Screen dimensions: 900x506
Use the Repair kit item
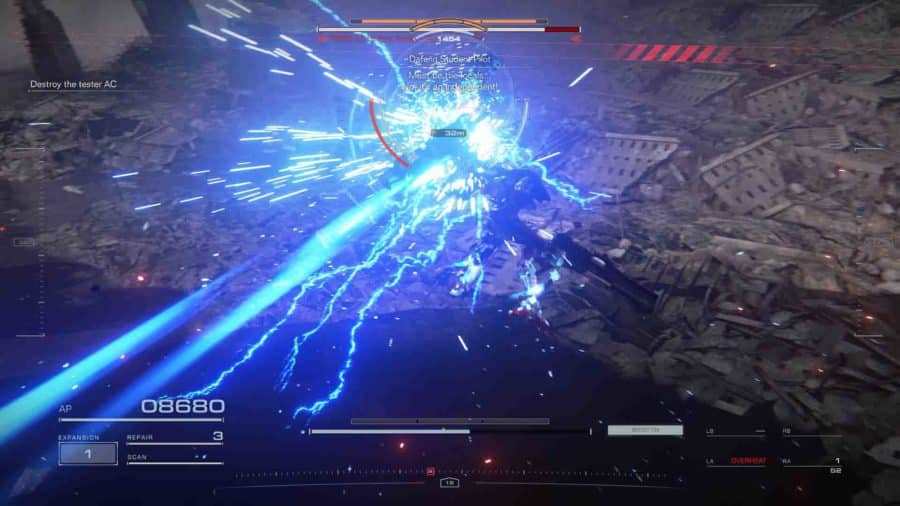[x=174, y=438]
